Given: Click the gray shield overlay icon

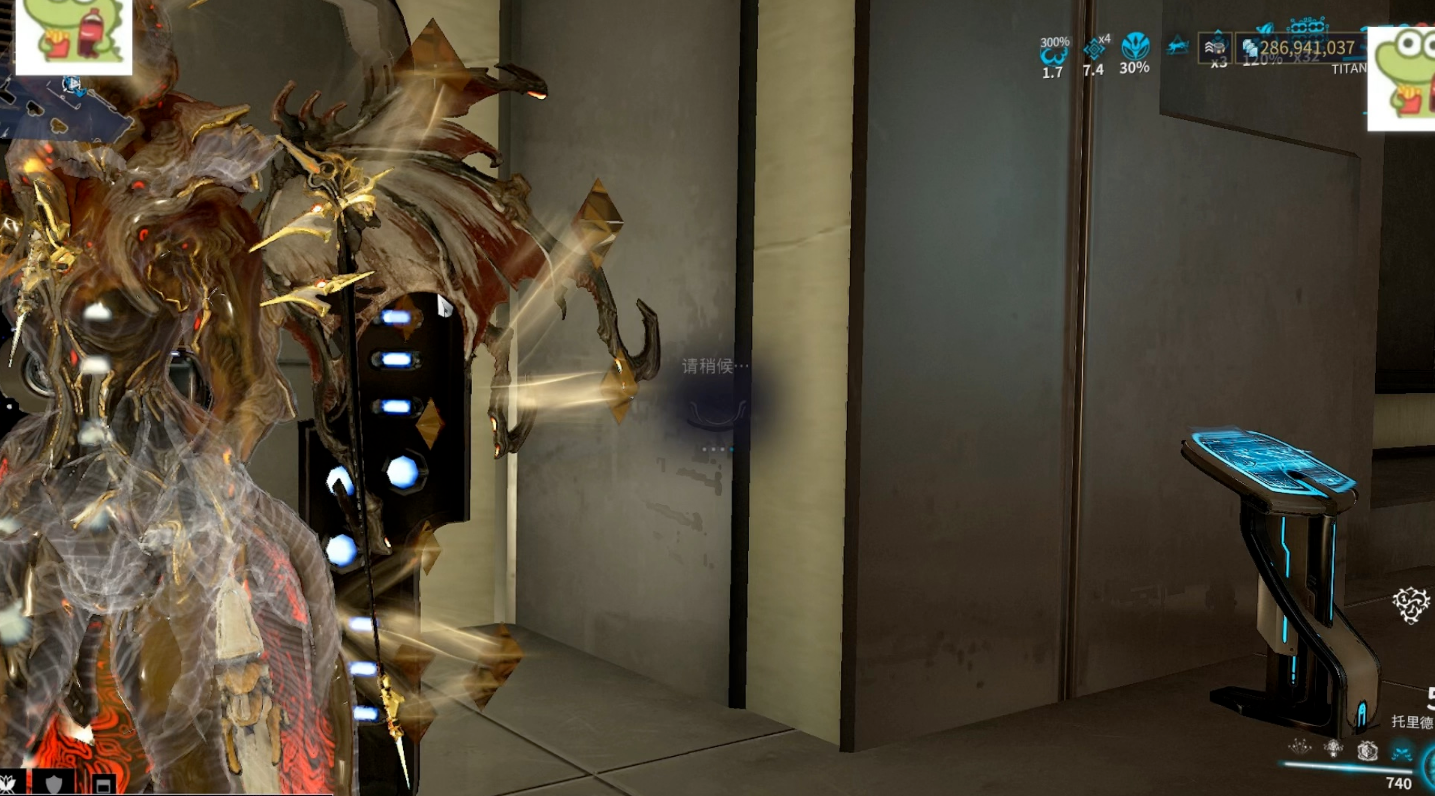Looking at the screenshot, I should (x=54, y=783).
